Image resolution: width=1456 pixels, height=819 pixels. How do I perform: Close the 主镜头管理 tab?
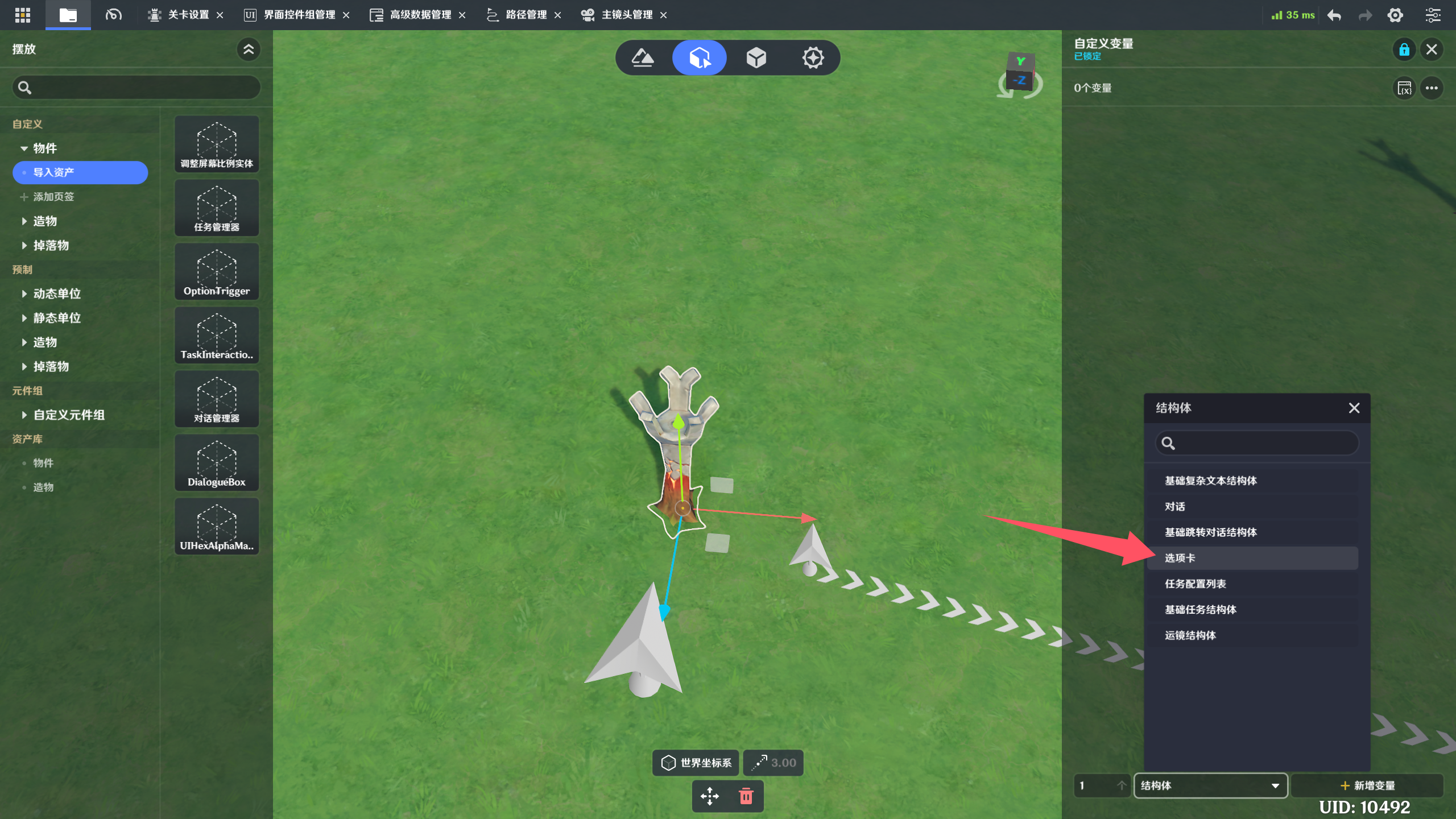click(663, 15)
